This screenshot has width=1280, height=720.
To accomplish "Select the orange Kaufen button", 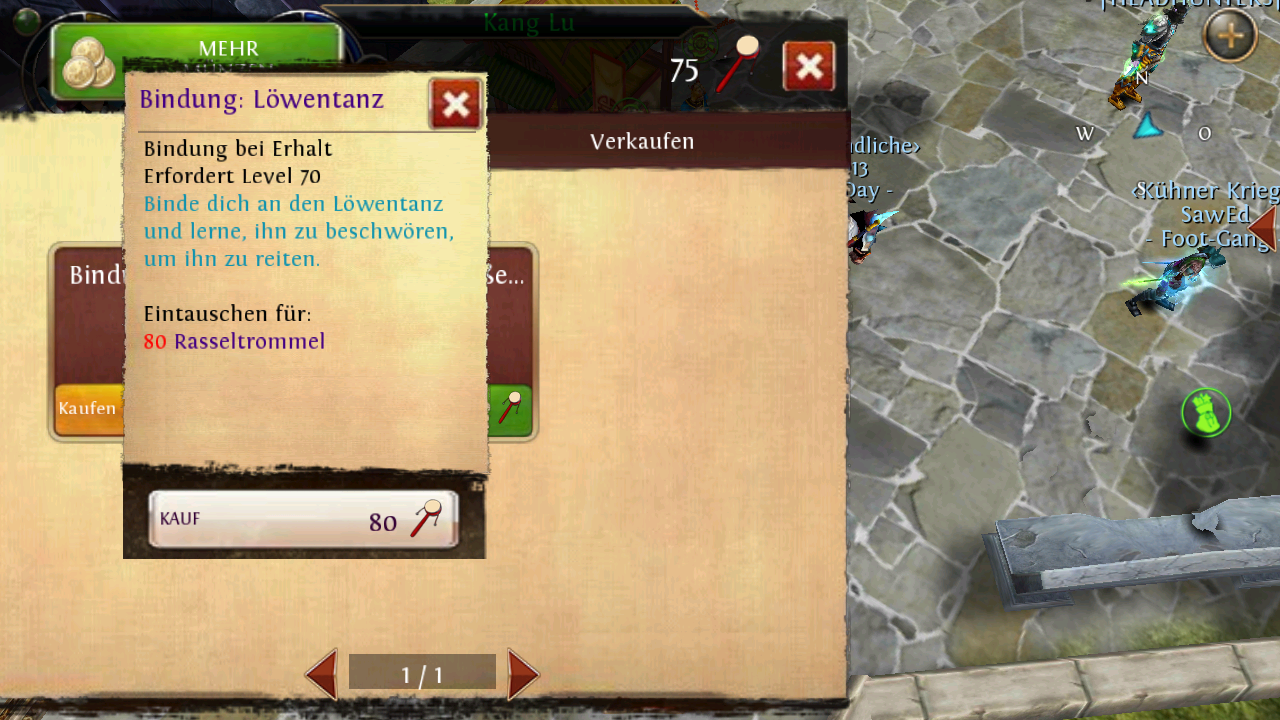I will (88, 409).
